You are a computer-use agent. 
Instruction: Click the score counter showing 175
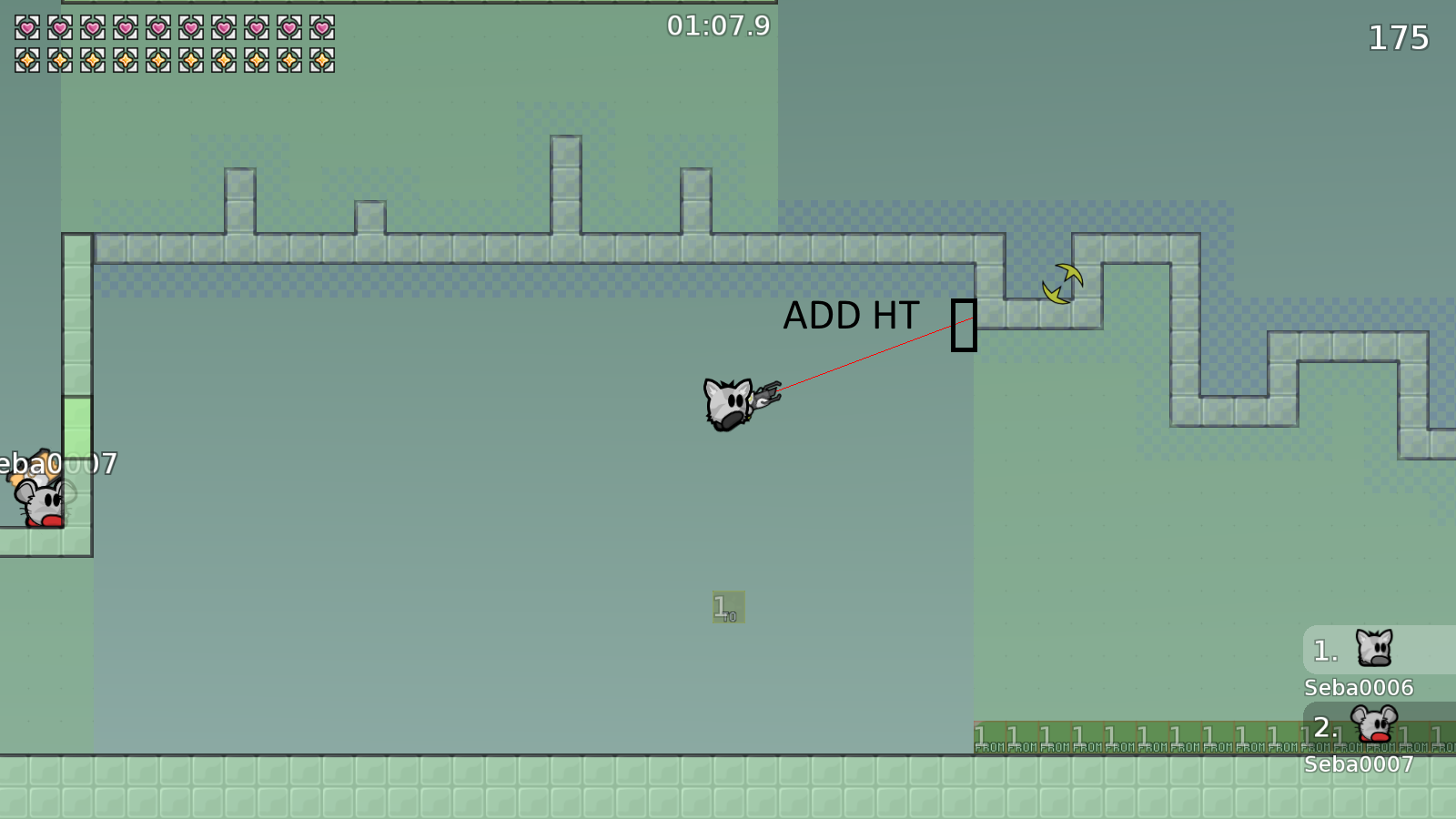tap(1399, 38)
